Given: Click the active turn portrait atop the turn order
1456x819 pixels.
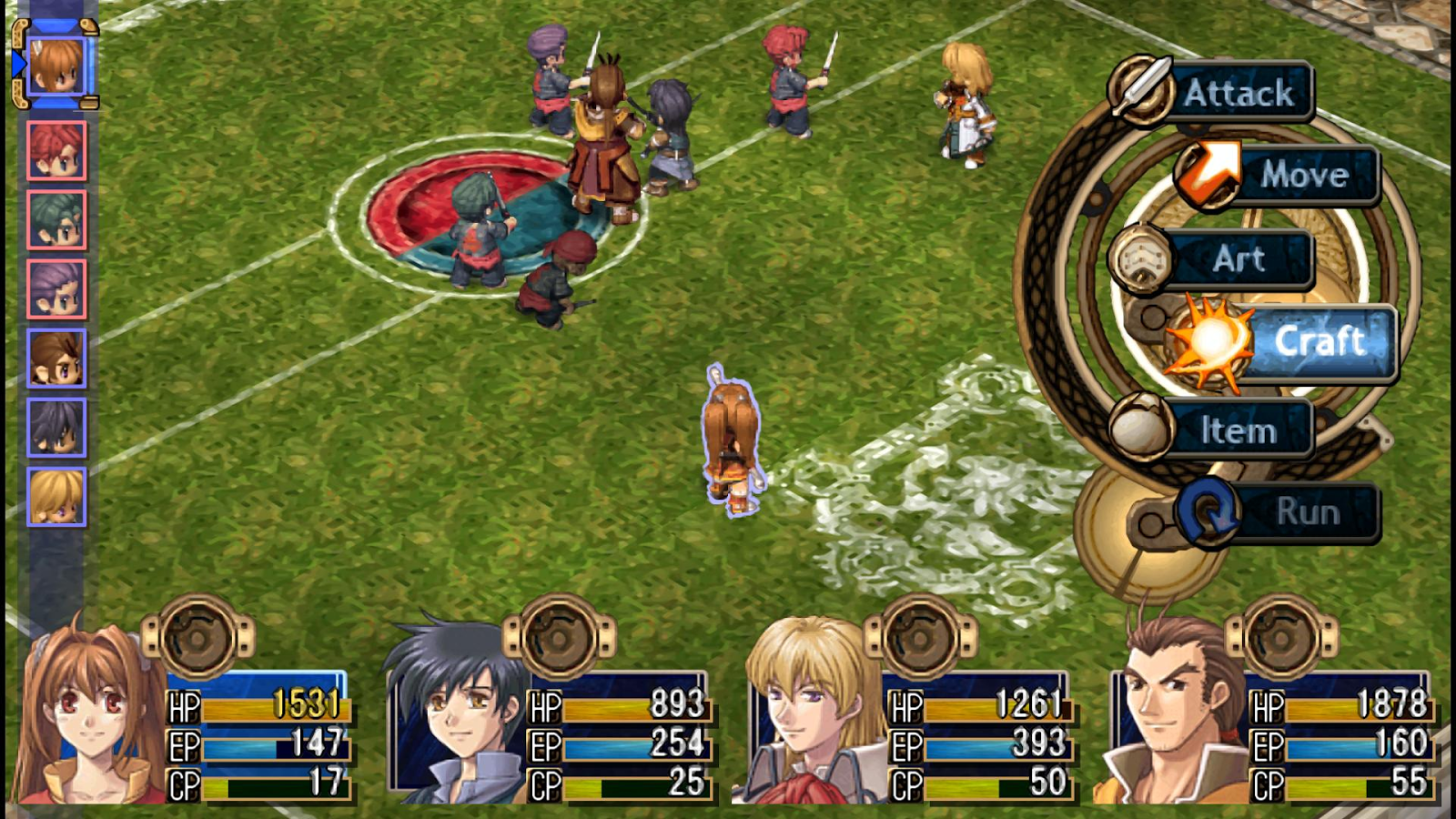Looking at the screenshot, I should pyautogui.click(x=56, y=66).
